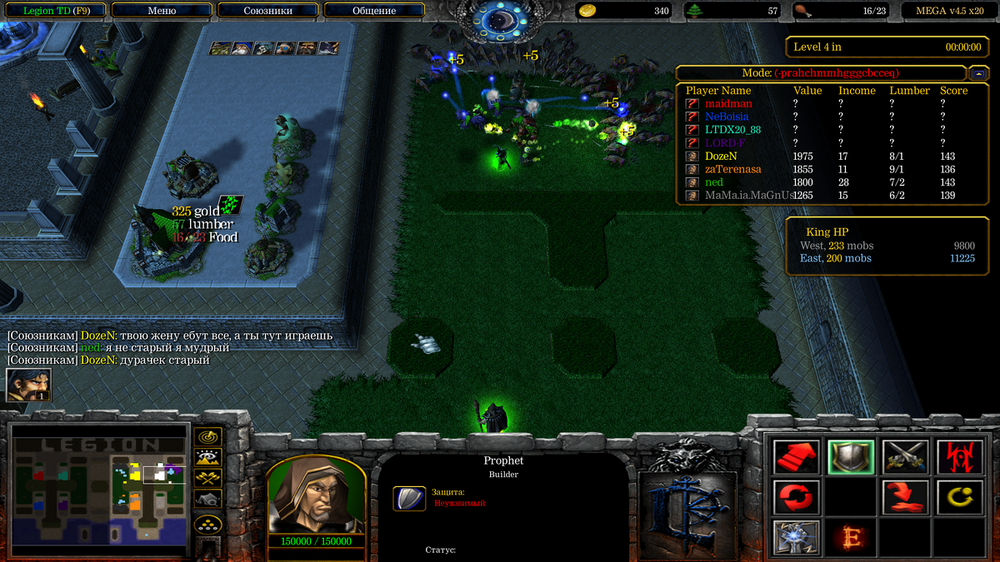Open the Legion TD quests menu

pyautogui.click(x=56, y=11)
